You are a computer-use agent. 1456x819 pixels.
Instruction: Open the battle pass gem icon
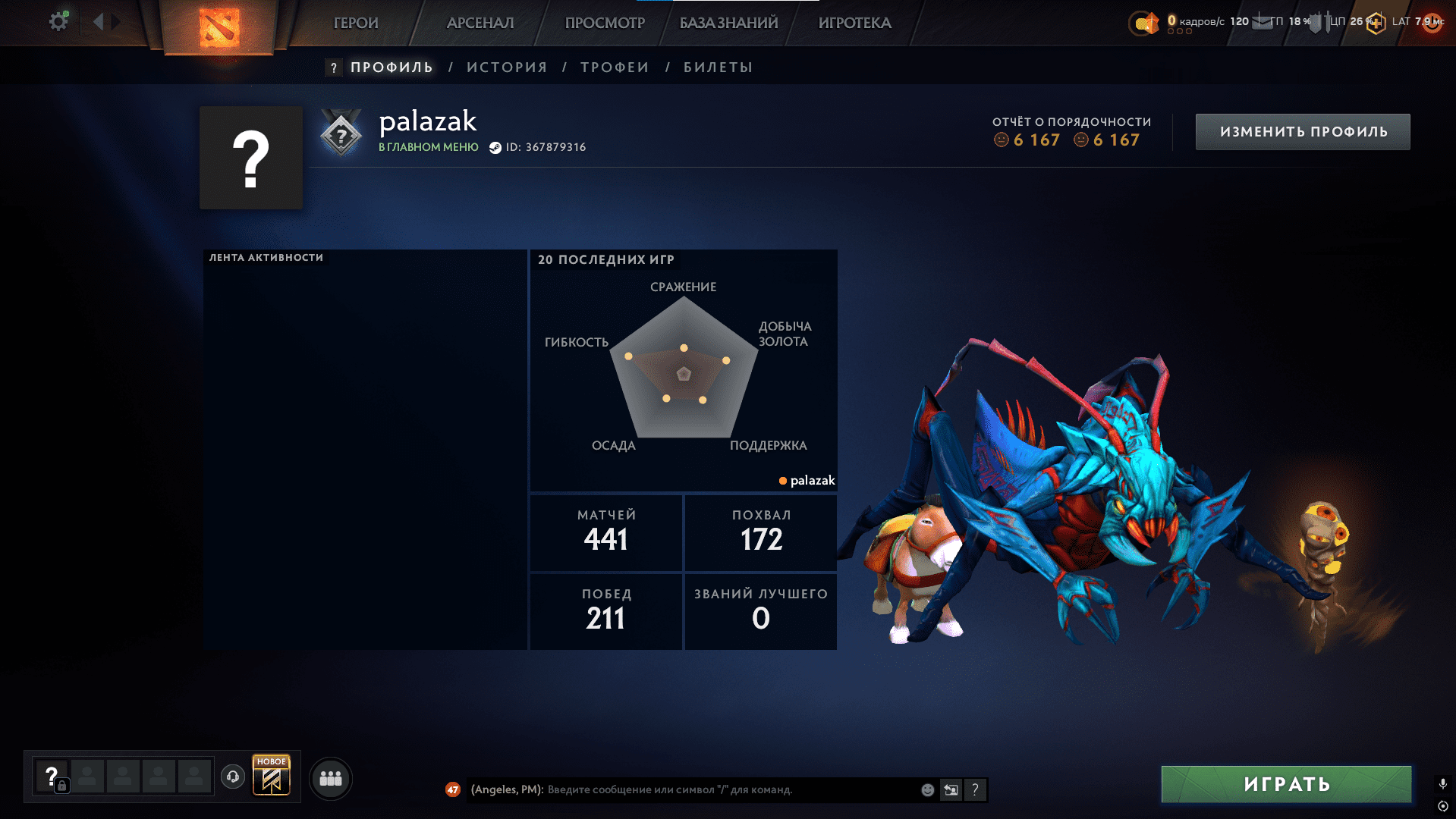coord(1150,23)
